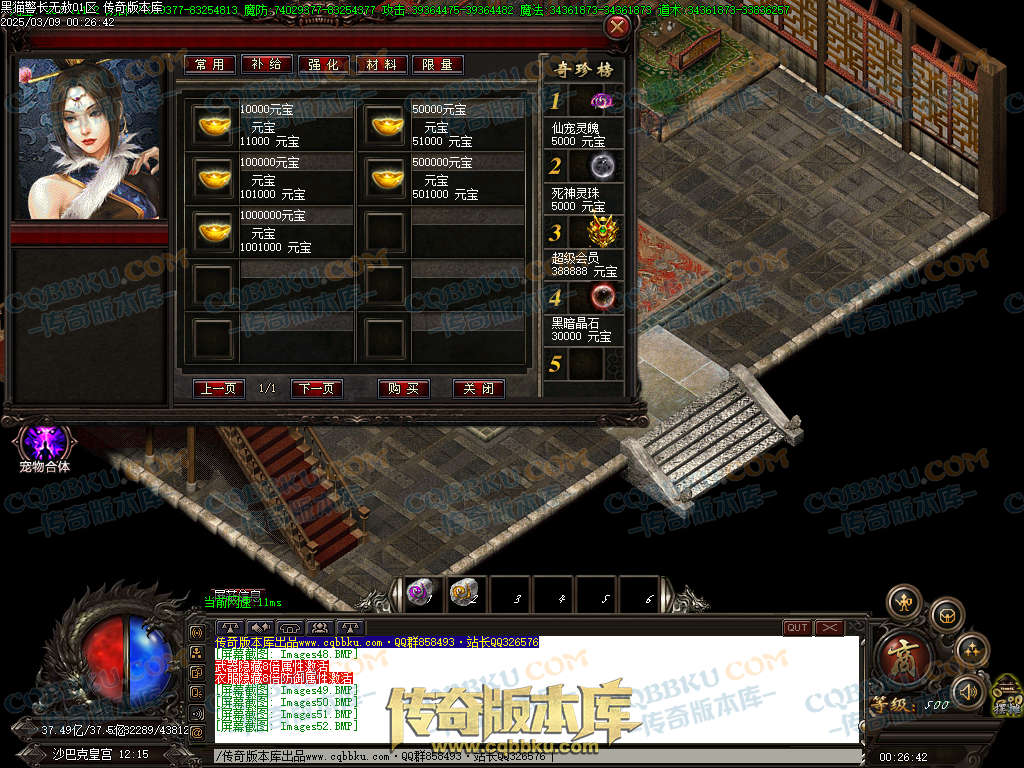Select the 死神灵珠 orb item
The width and height of the screenshot is (1024, 768).
click(x=600, y=165)
